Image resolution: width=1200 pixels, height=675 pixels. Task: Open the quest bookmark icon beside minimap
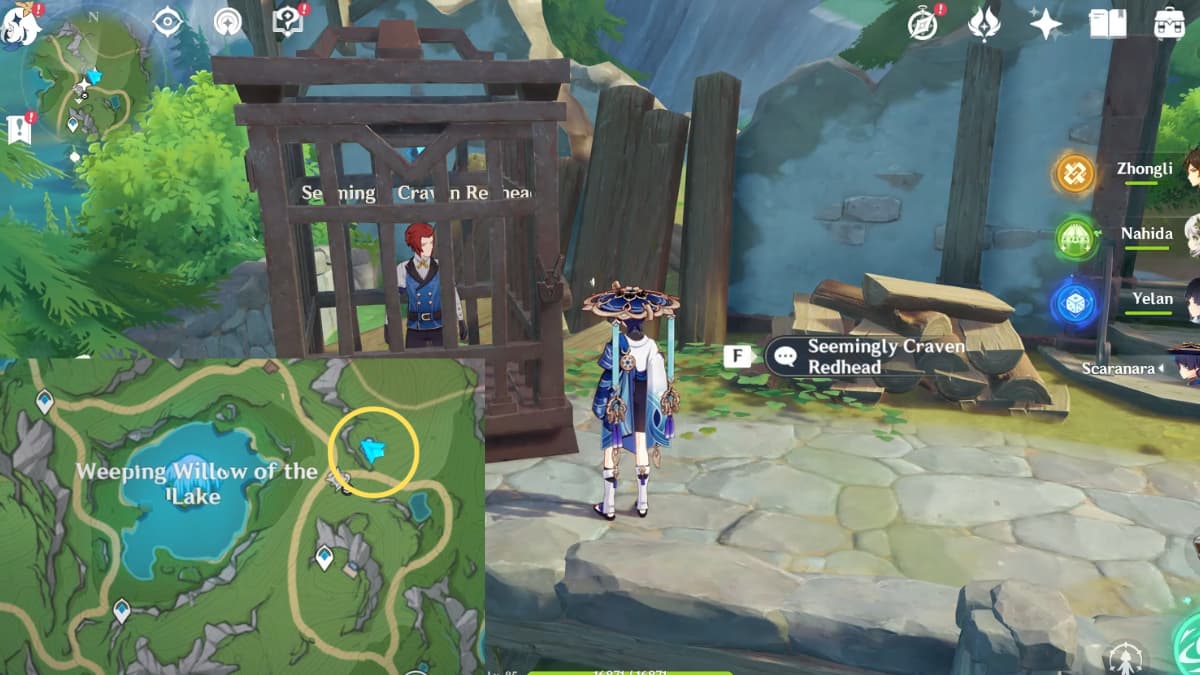coord(20,127)
